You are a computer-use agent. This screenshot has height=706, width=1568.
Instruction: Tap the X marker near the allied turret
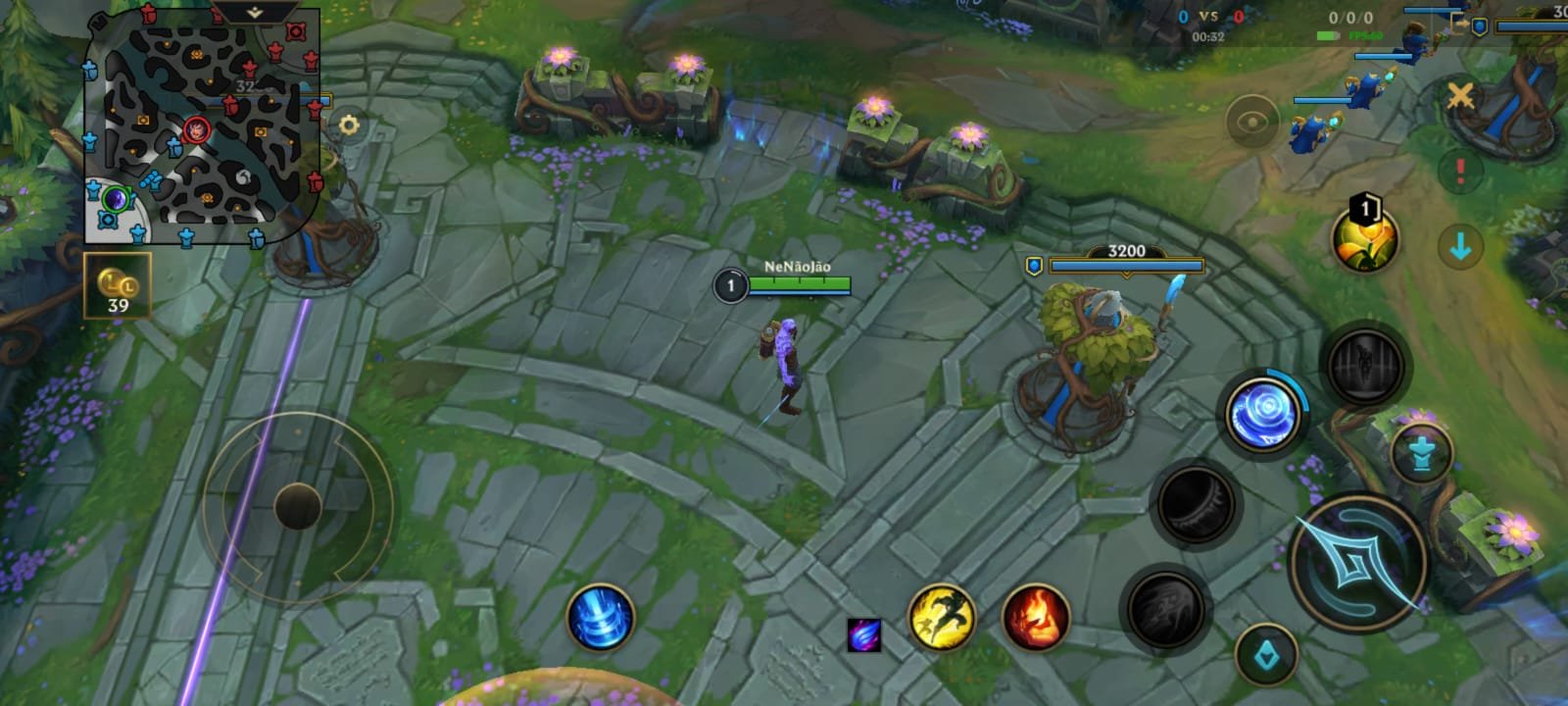point(1462,96)
